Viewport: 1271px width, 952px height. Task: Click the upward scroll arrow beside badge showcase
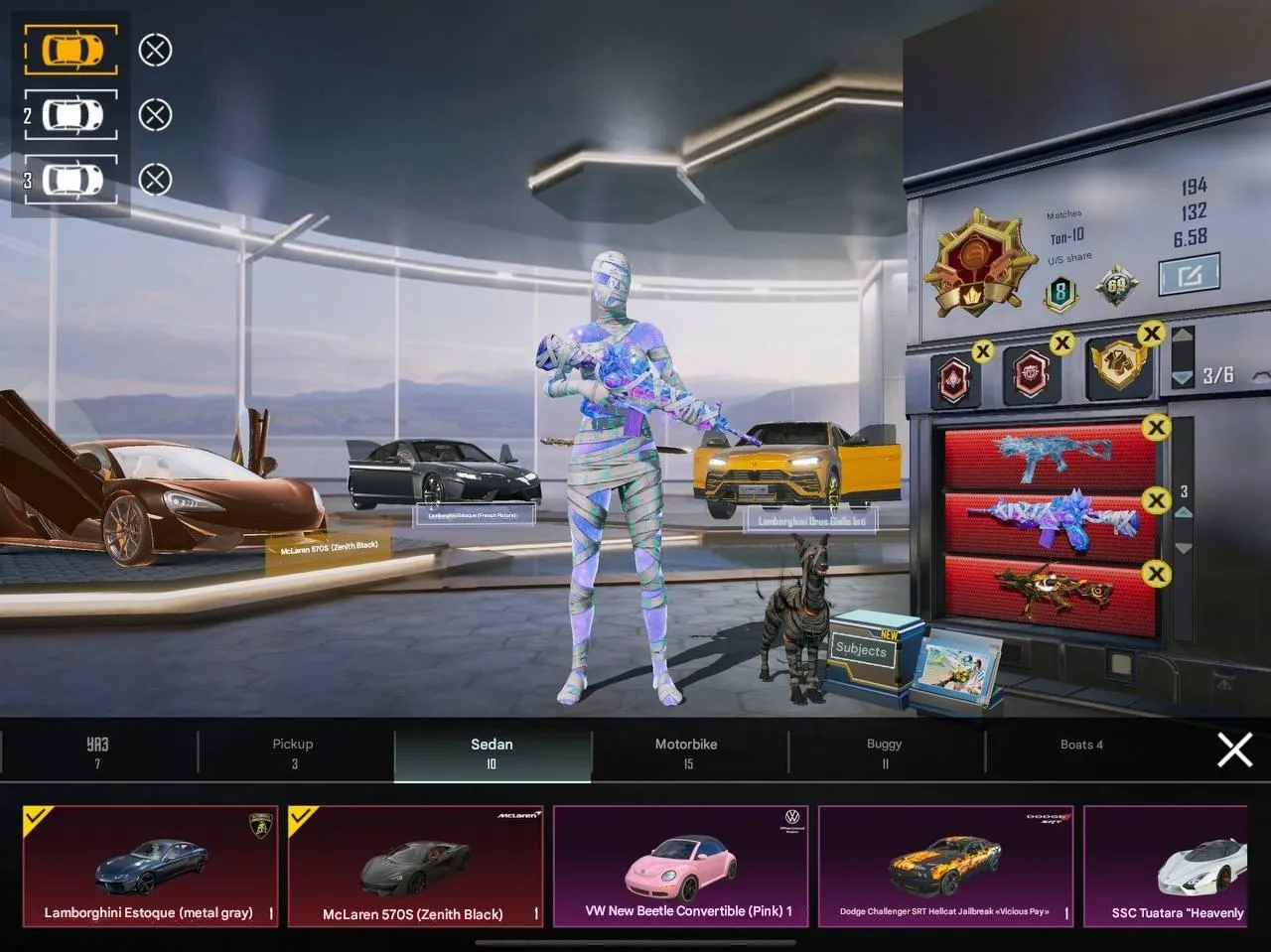pos(1184,335)
